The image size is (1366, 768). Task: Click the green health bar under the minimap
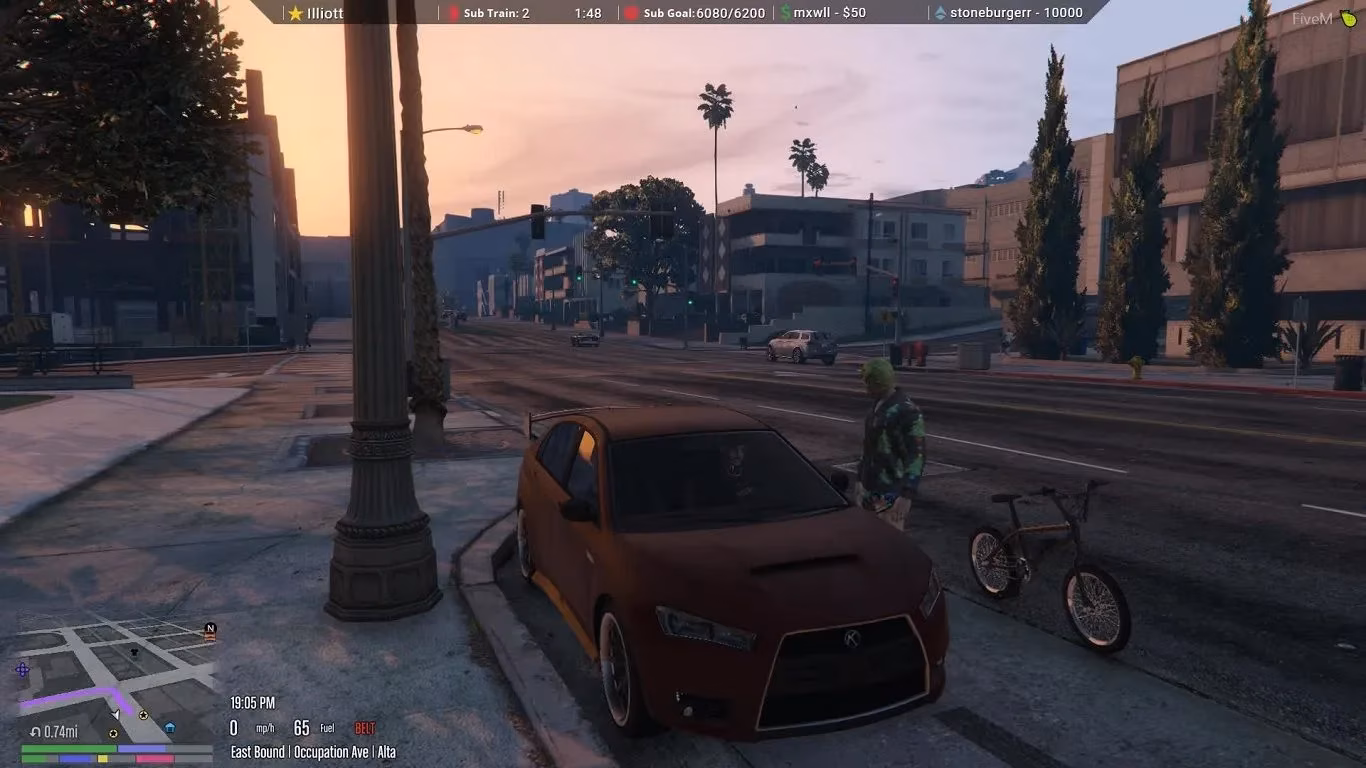[x=68, y=749]
